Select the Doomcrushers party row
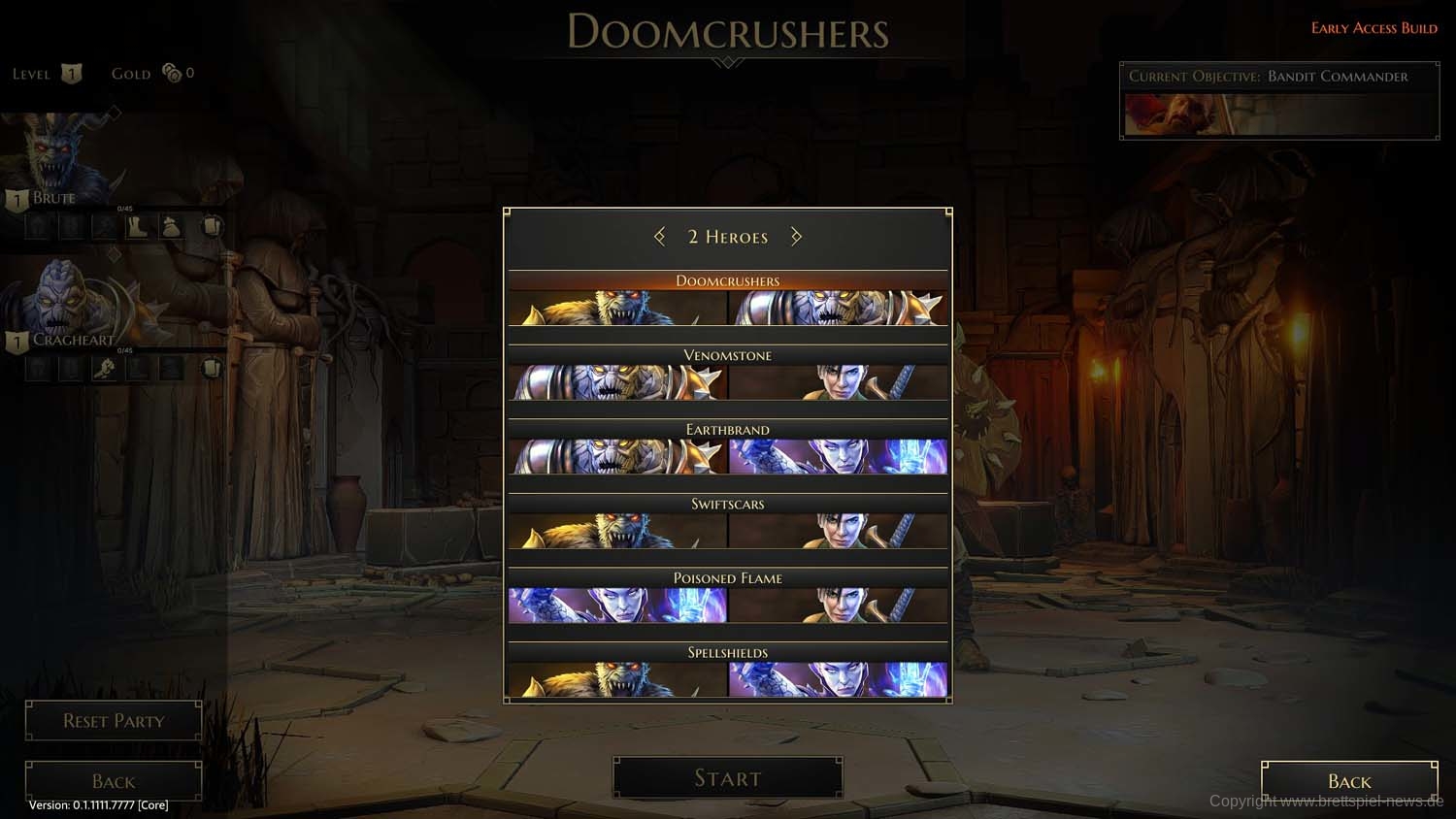This screenshot has width=1456, height=819. tap(727, 300)
